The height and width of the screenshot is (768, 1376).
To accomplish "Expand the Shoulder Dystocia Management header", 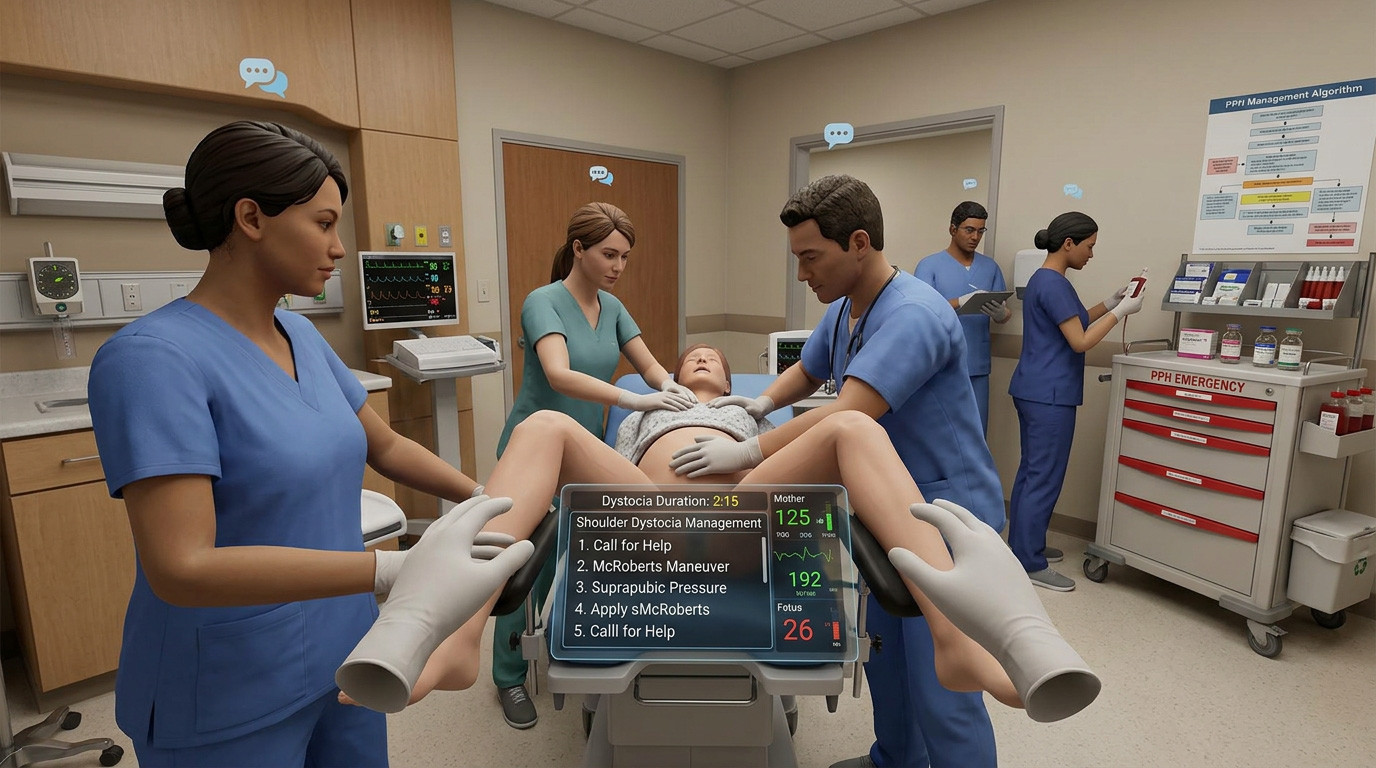I will pyautogui.click(x=667, y=522).
